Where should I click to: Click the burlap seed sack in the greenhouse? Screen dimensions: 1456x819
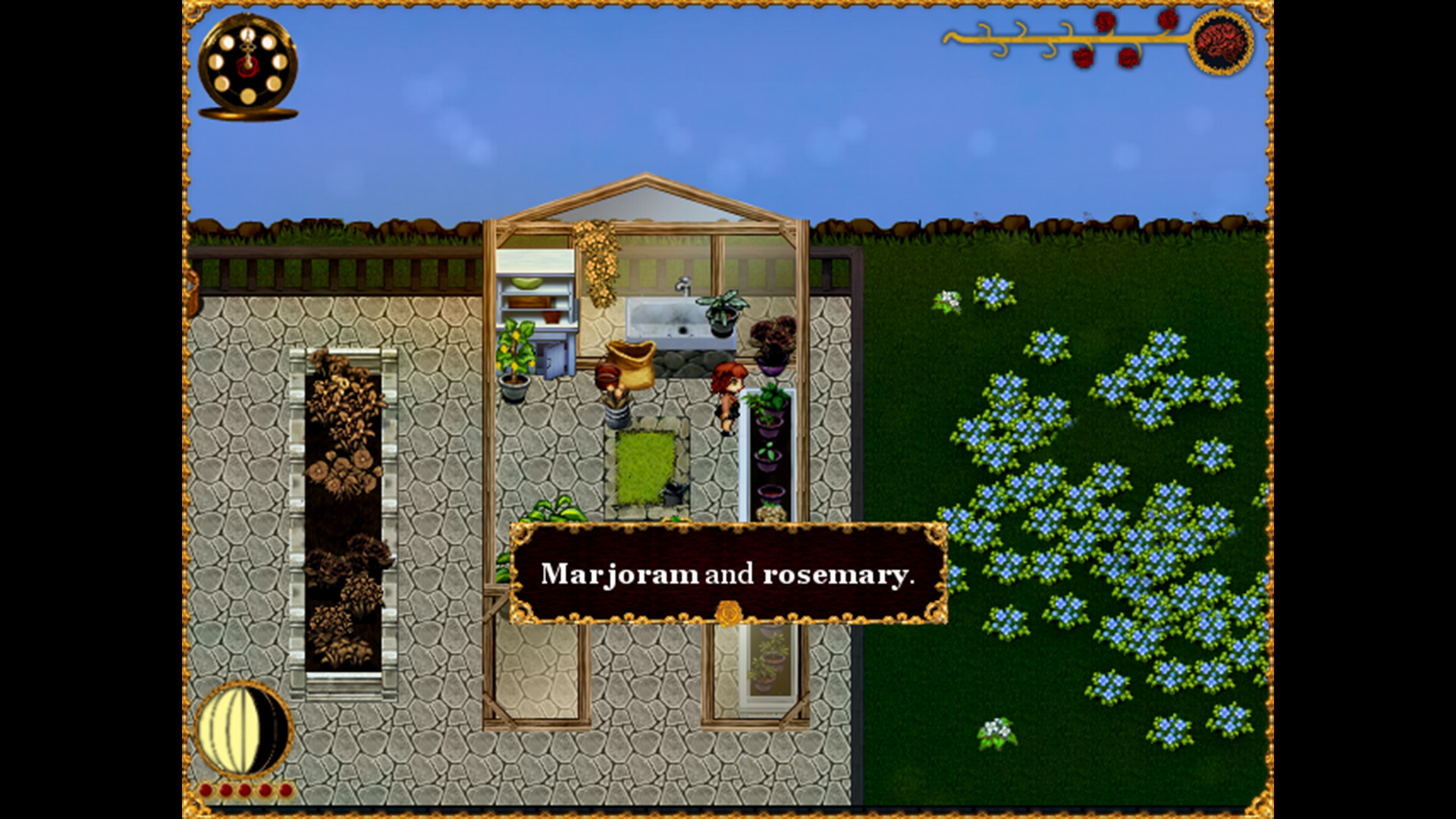[x=634, y=364]
